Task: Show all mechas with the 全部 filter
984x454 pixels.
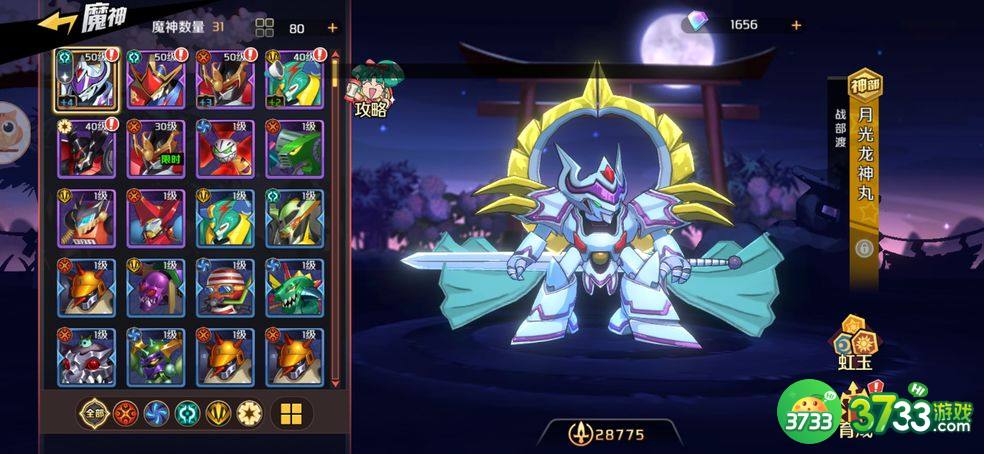Action: [94, 413]
